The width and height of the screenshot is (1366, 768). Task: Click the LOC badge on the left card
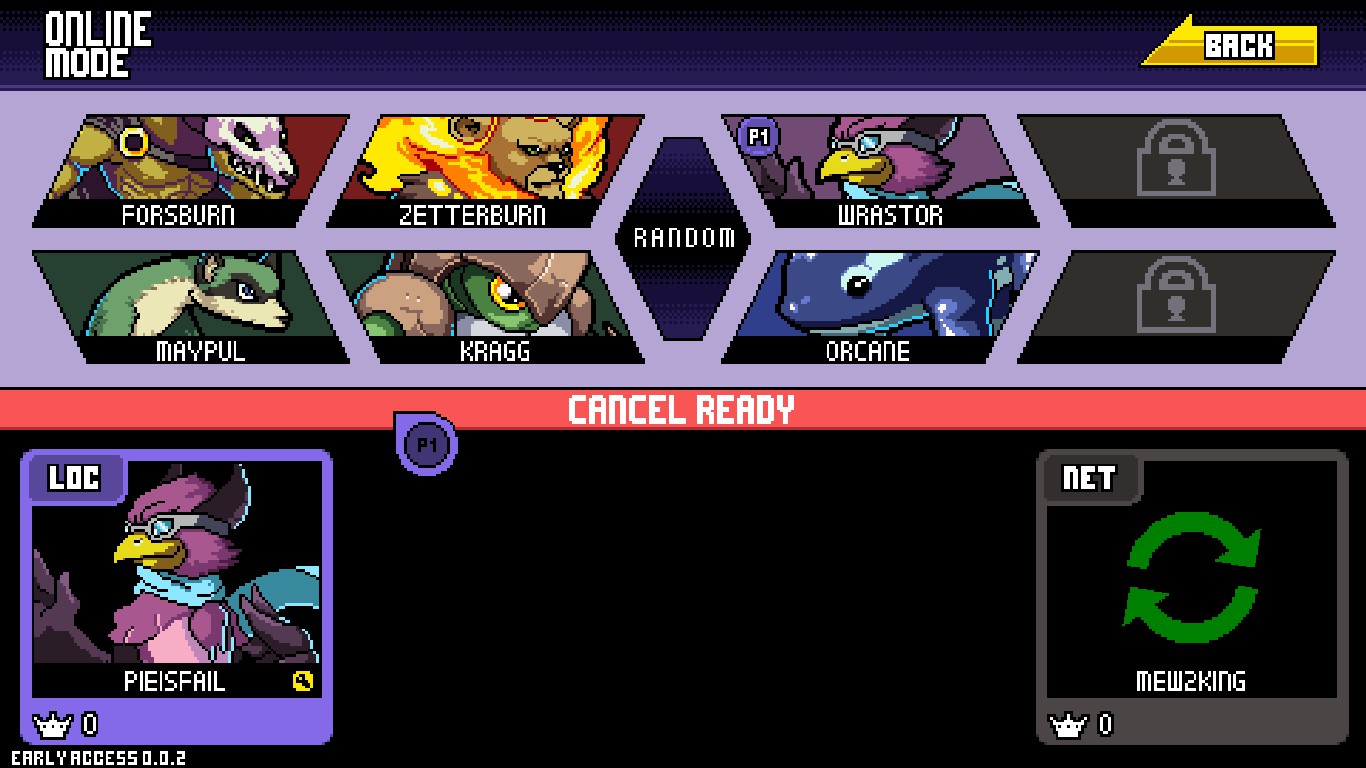coord(75,478)
